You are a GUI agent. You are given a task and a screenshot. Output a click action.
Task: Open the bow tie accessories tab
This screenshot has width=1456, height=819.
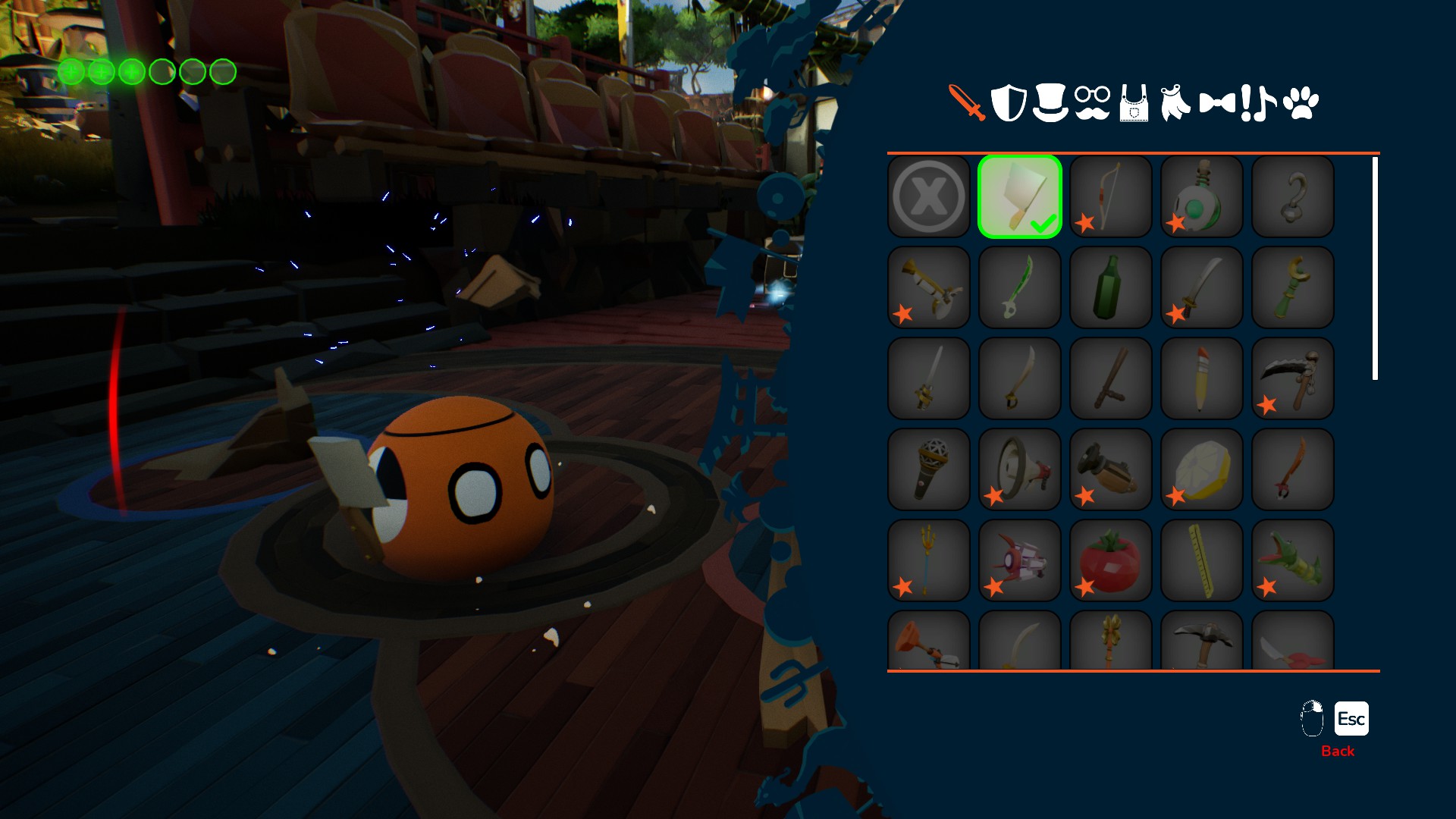1217,102
